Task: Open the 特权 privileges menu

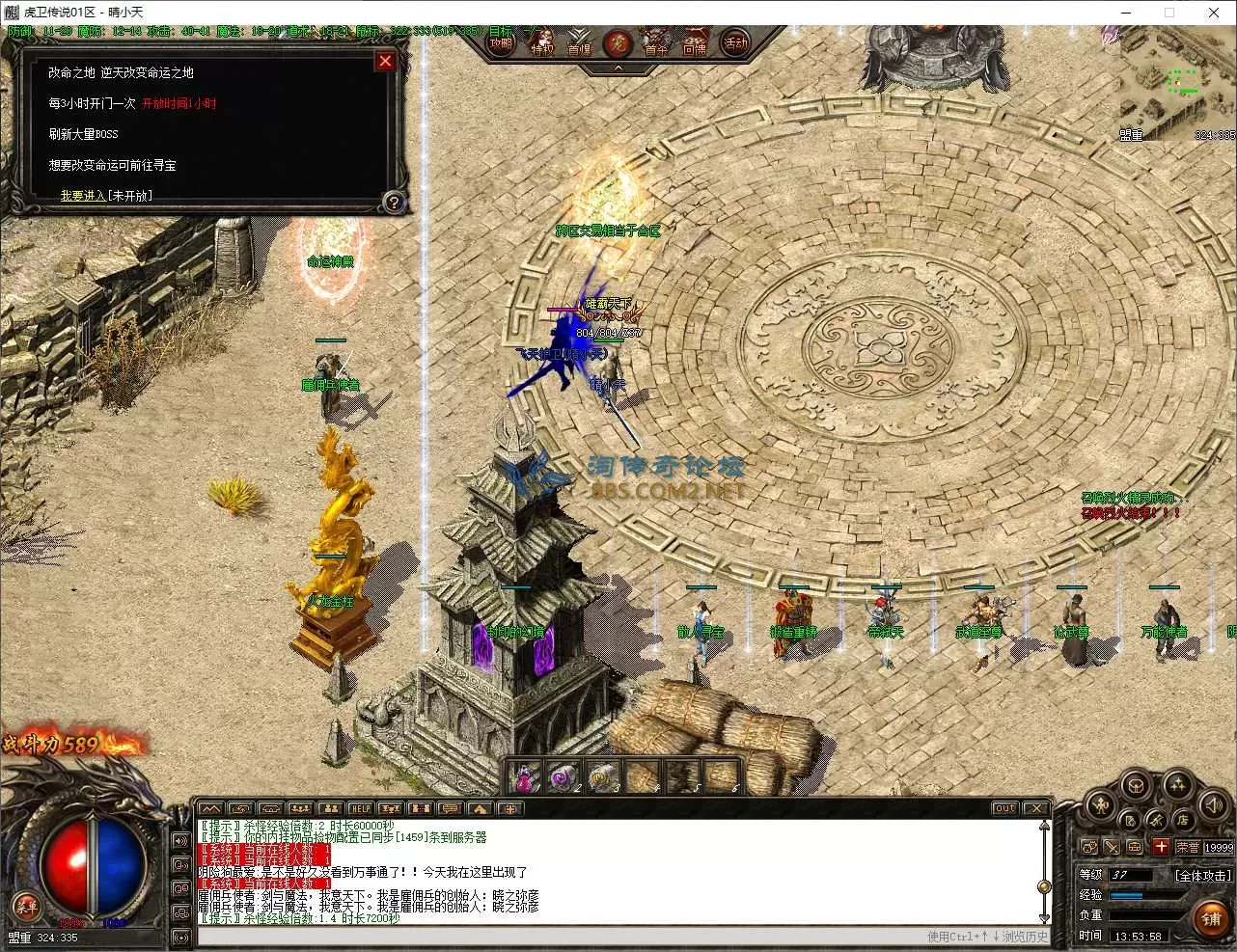Action: [542, 44]
